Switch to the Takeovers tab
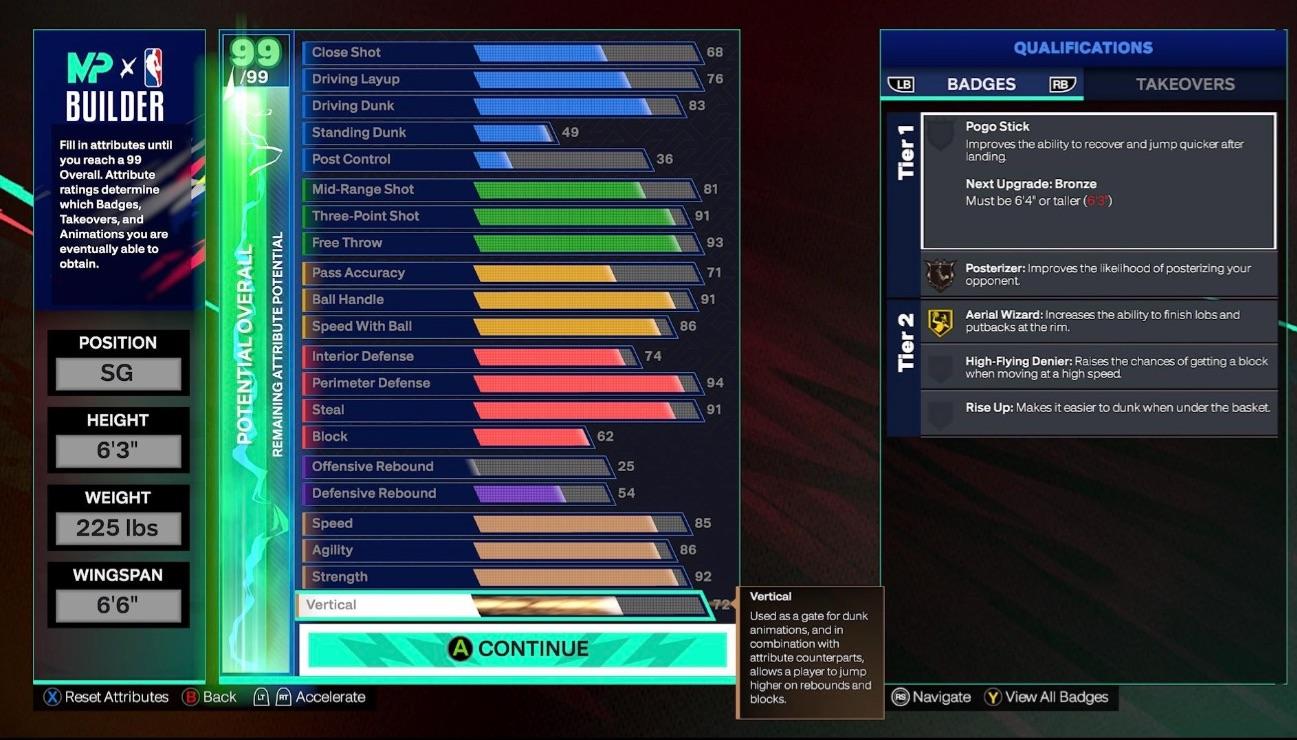The height and width of the screenshot is (740, 1297). (1186, 84)
